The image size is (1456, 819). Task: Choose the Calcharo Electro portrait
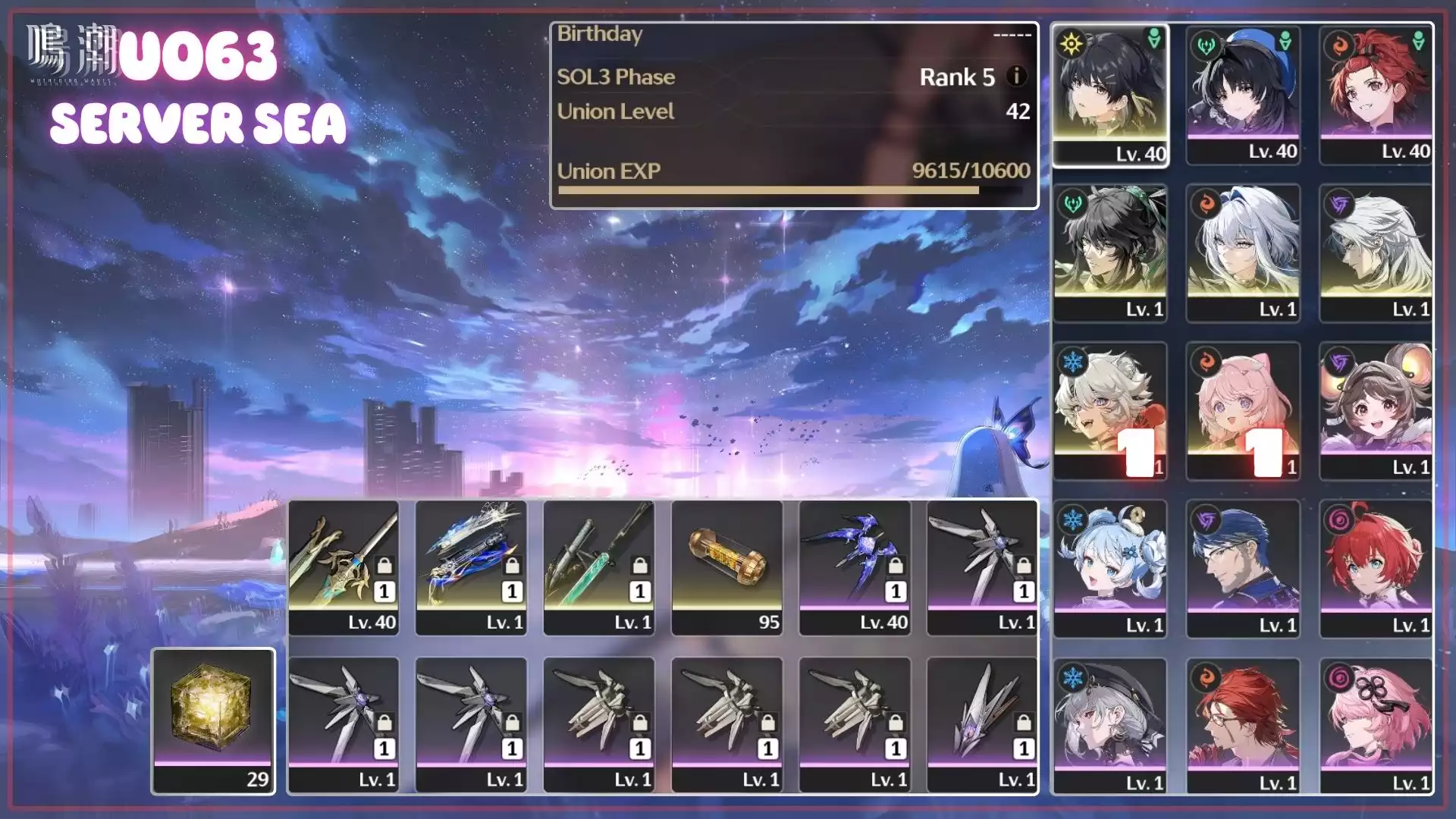[1376, 253]
